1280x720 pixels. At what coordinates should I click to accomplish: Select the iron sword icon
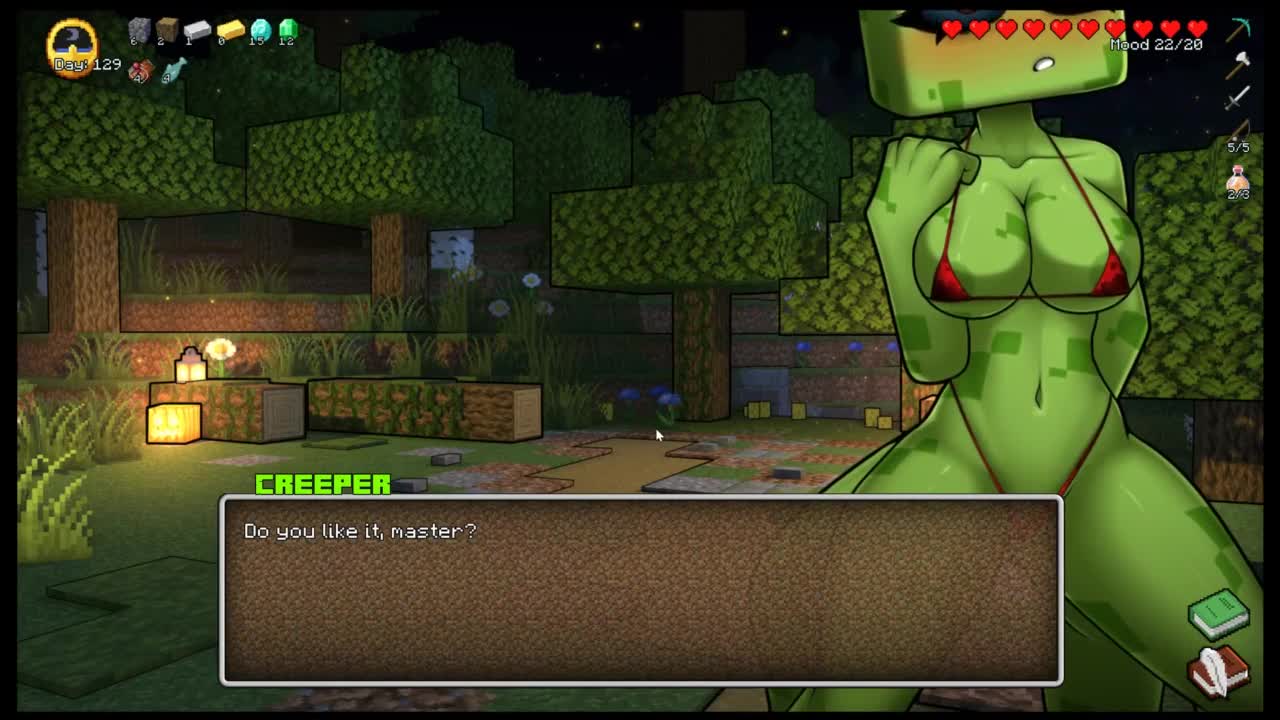pos(1239,97)
